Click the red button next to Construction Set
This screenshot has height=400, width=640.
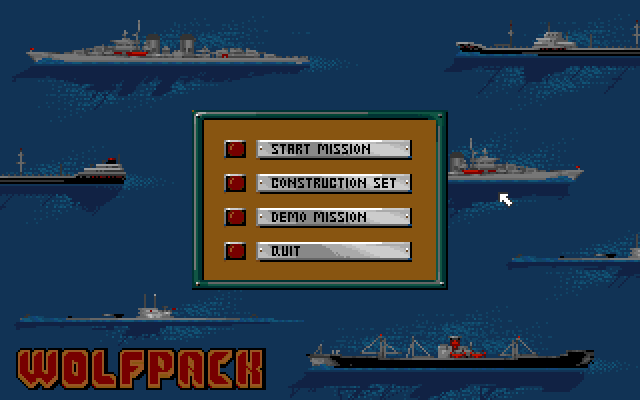(x=236, y=183)
